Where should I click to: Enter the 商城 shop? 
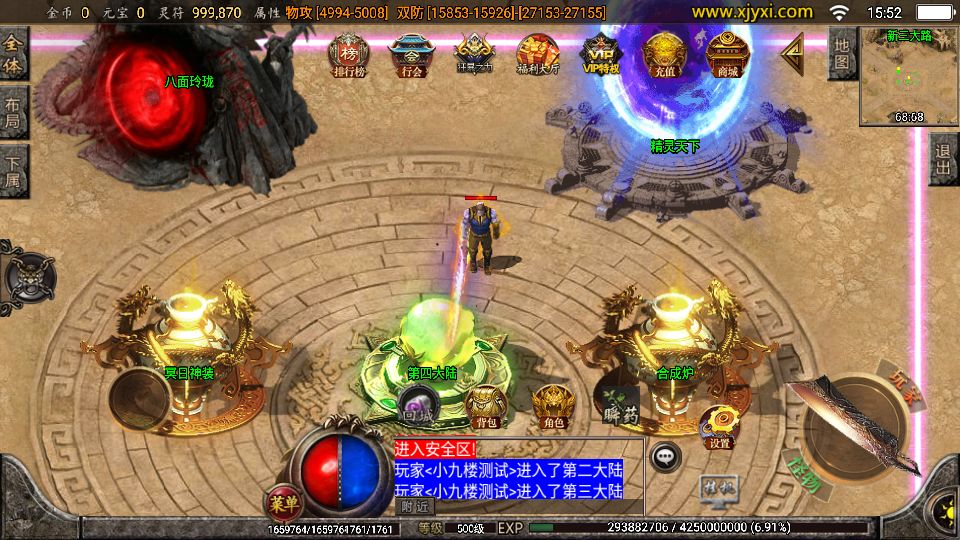(x=726, y=54)
